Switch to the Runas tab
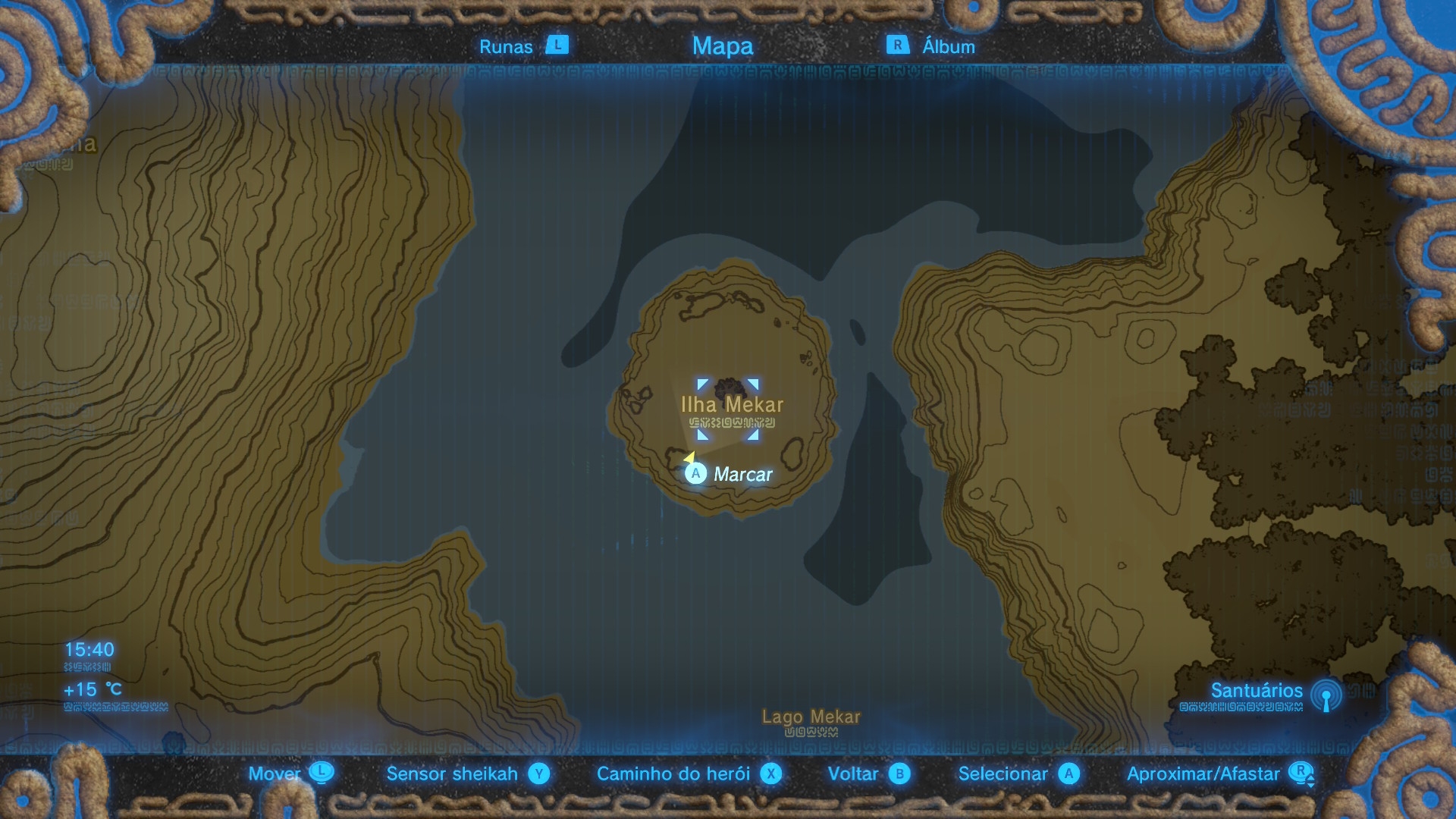The height and width of the screenshot is (819, 1456). [506, 46]
